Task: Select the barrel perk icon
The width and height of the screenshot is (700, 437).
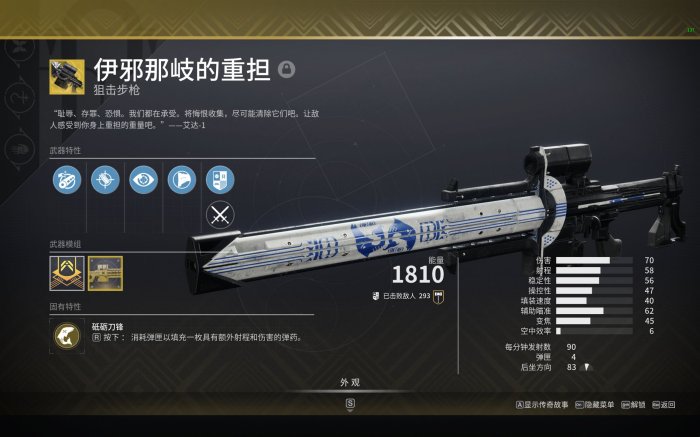Action: pos(67,179)
